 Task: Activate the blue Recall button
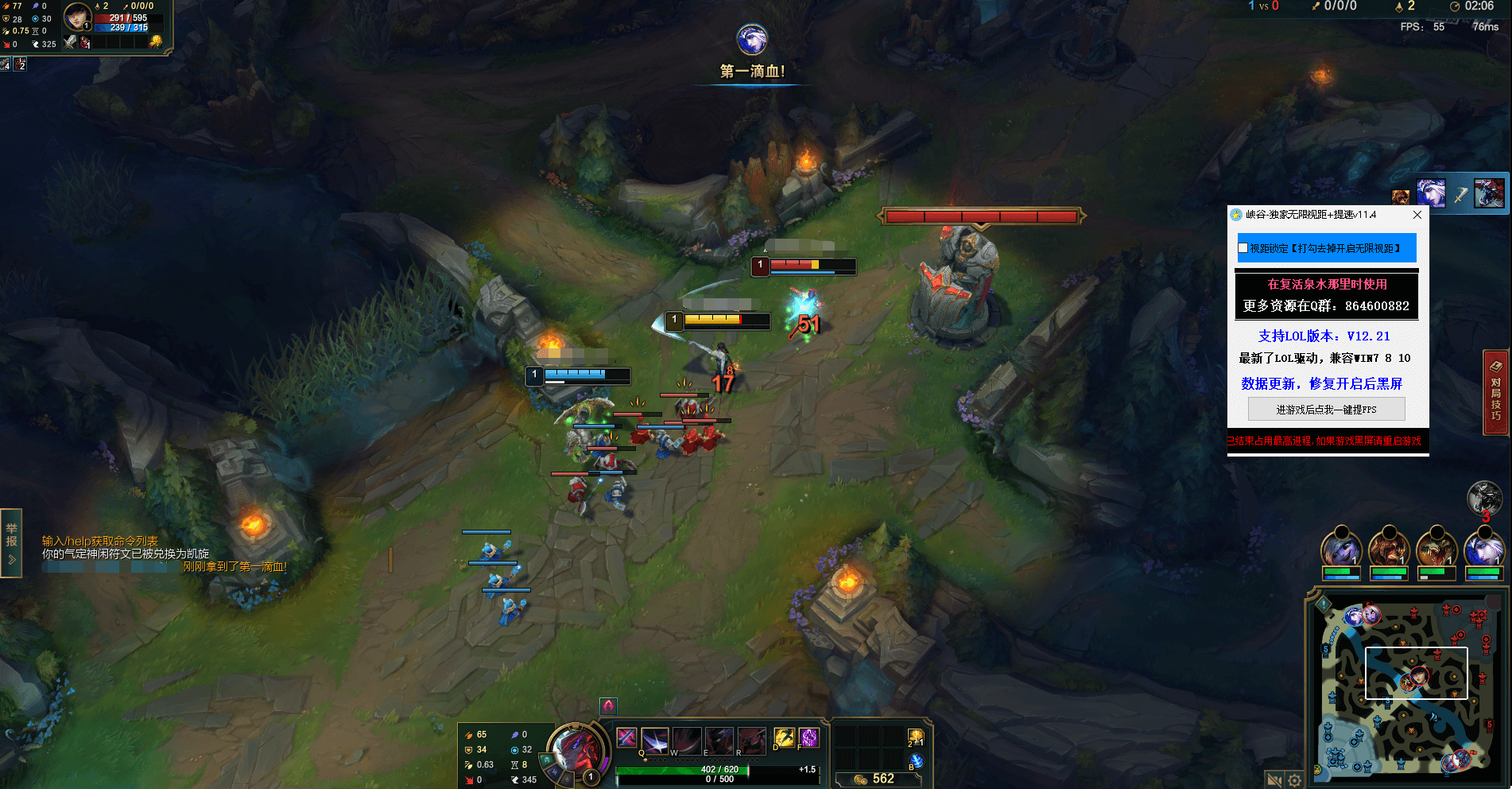click(916, 761)
